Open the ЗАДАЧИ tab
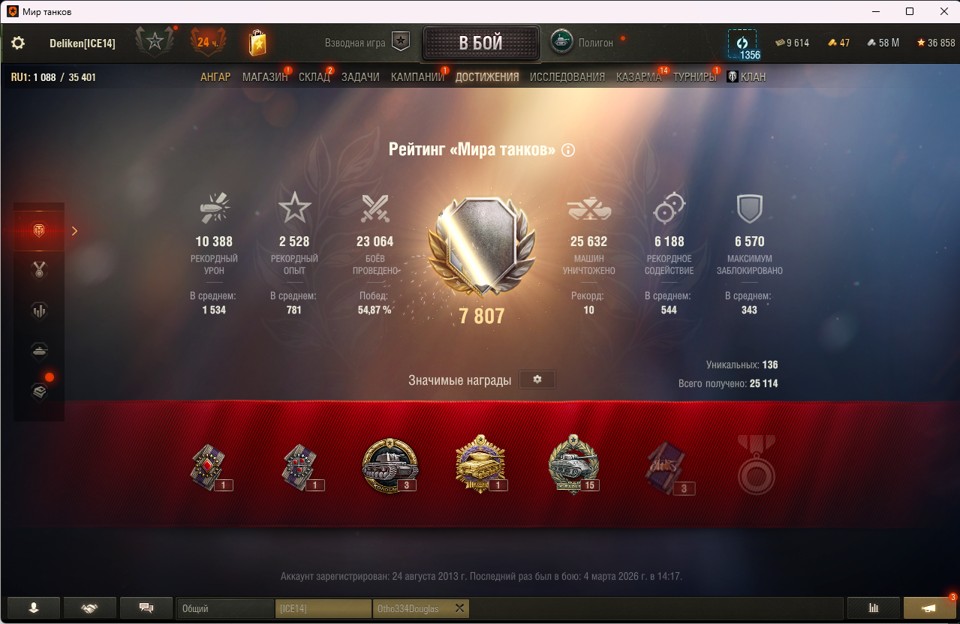960x624 pixels. (360, 77)
